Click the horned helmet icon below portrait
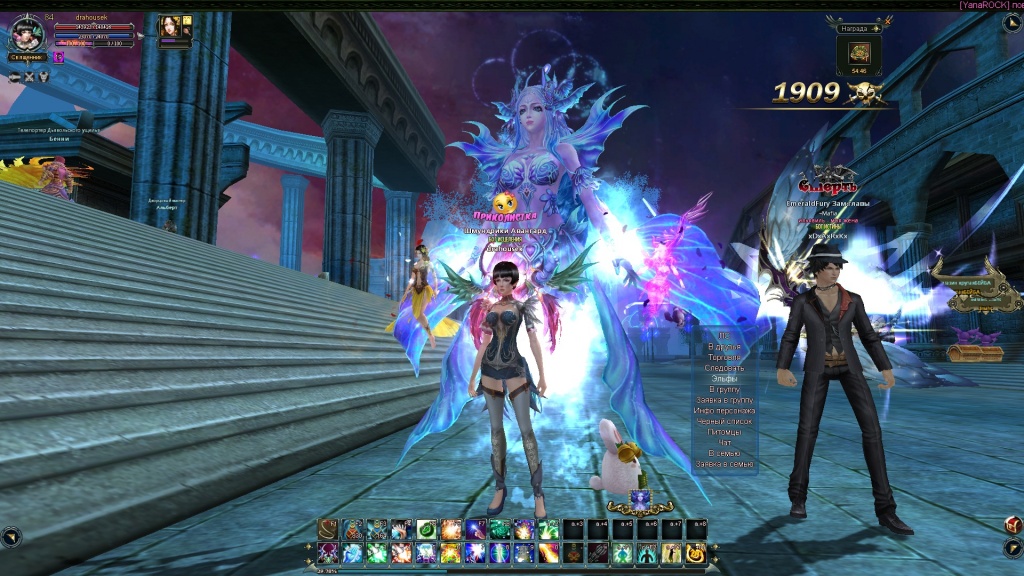Image resolution: width=1024 pixels, height=576 pixels. 44,77
